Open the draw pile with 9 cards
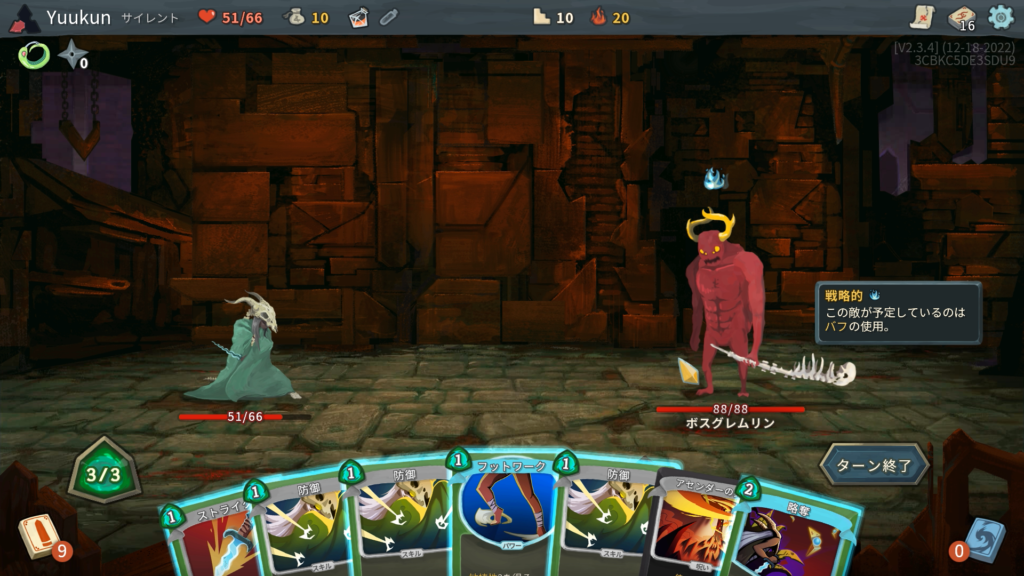Image resolution: width=1024 pixels, height=576 pixels. point(36,536)
